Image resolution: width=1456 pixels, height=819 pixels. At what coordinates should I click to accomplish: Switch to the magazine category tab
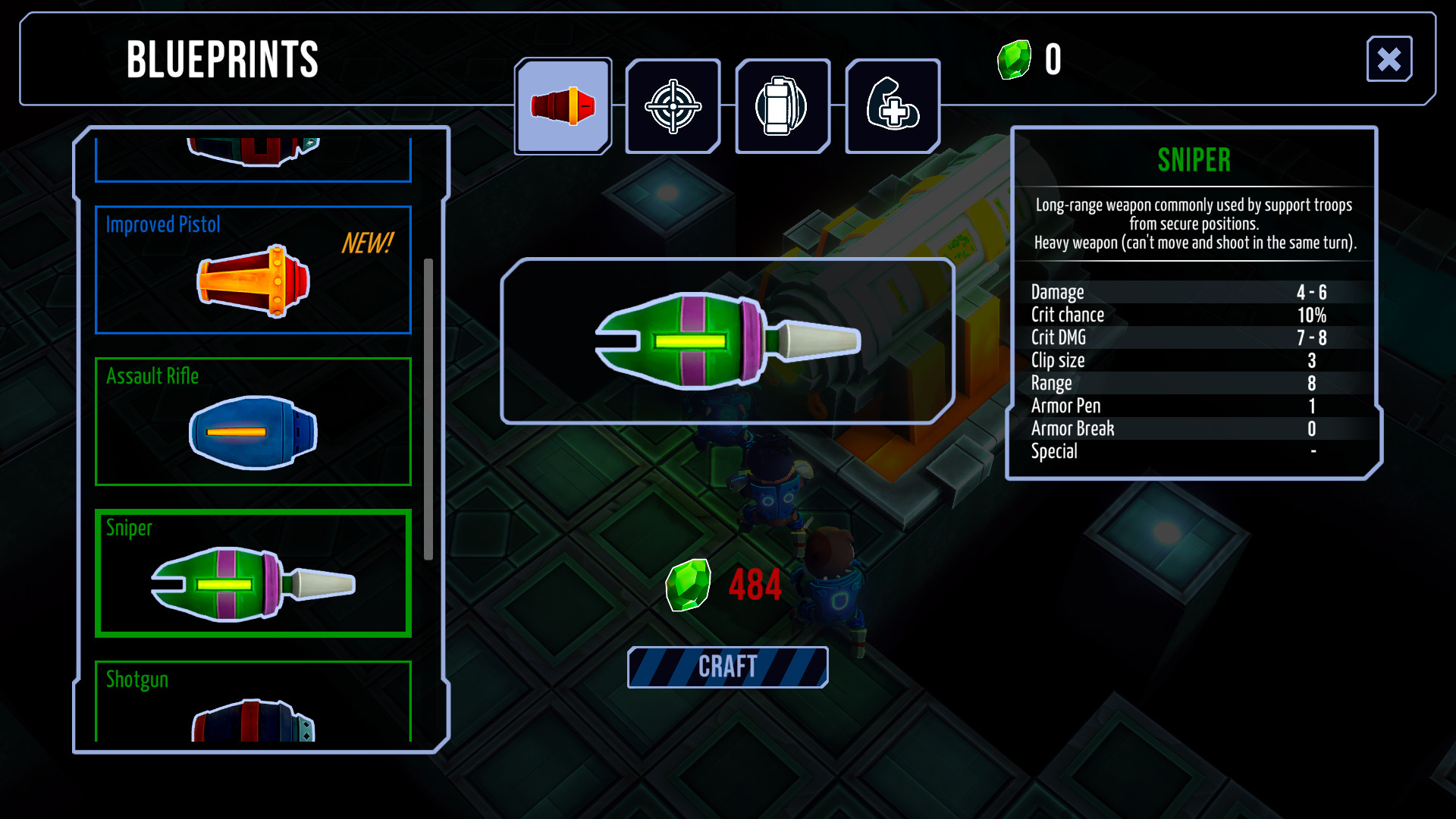pos(782,105)
